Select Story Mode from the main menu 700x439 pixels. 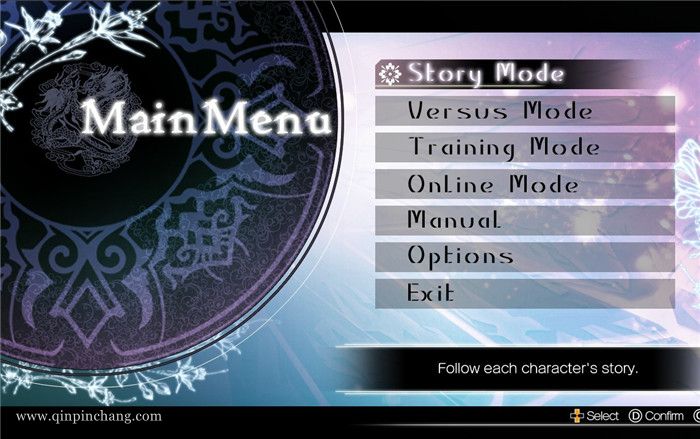[x=485, y=74]
